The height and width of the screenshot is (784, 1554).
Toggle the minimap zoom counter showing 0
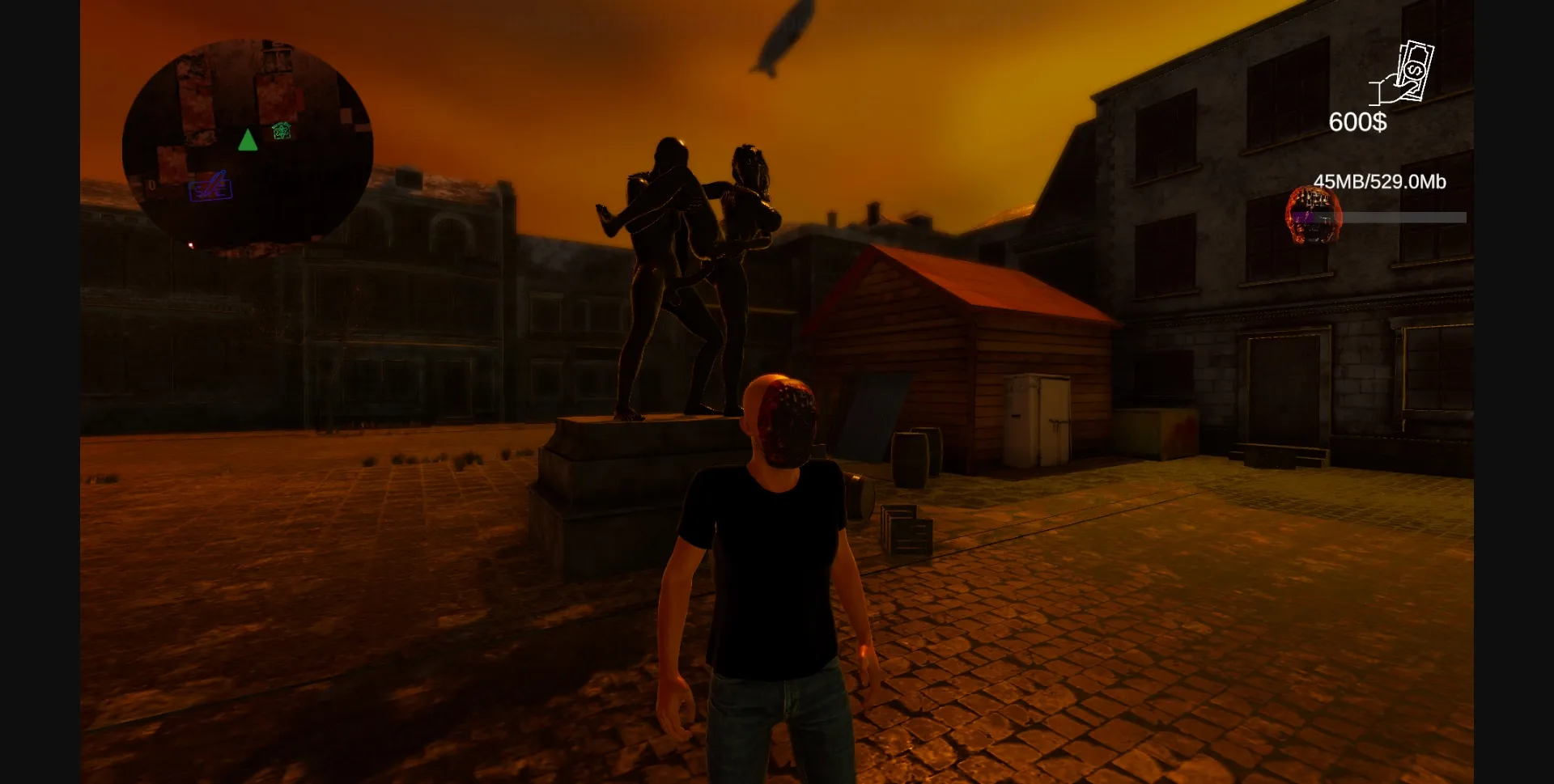pyautogui.click(x=151, y=184)
